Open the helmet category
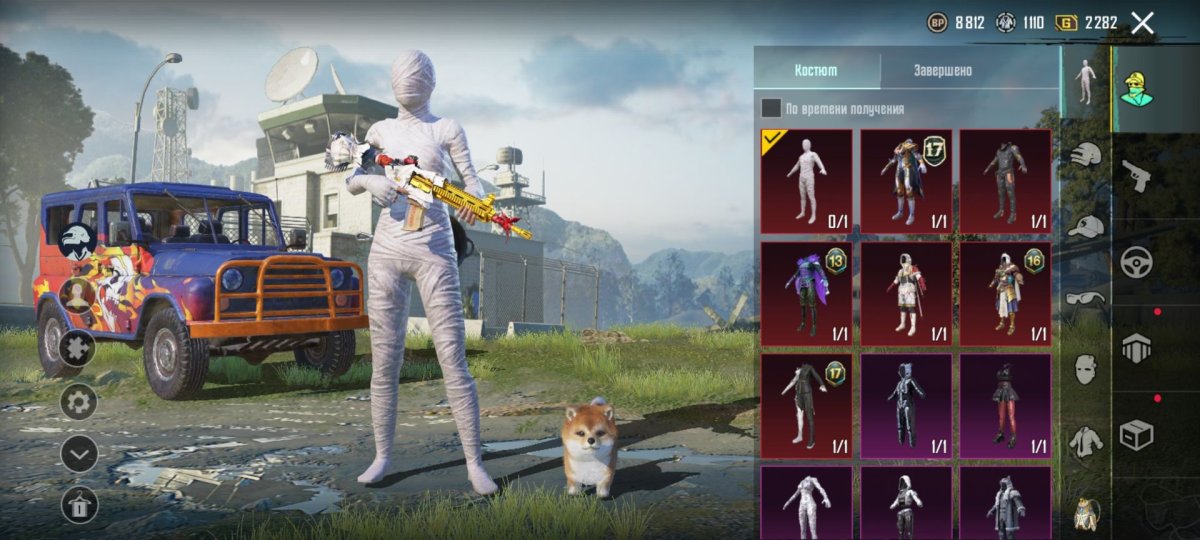The image size is (1200, 540). [x=1085, y=154]
